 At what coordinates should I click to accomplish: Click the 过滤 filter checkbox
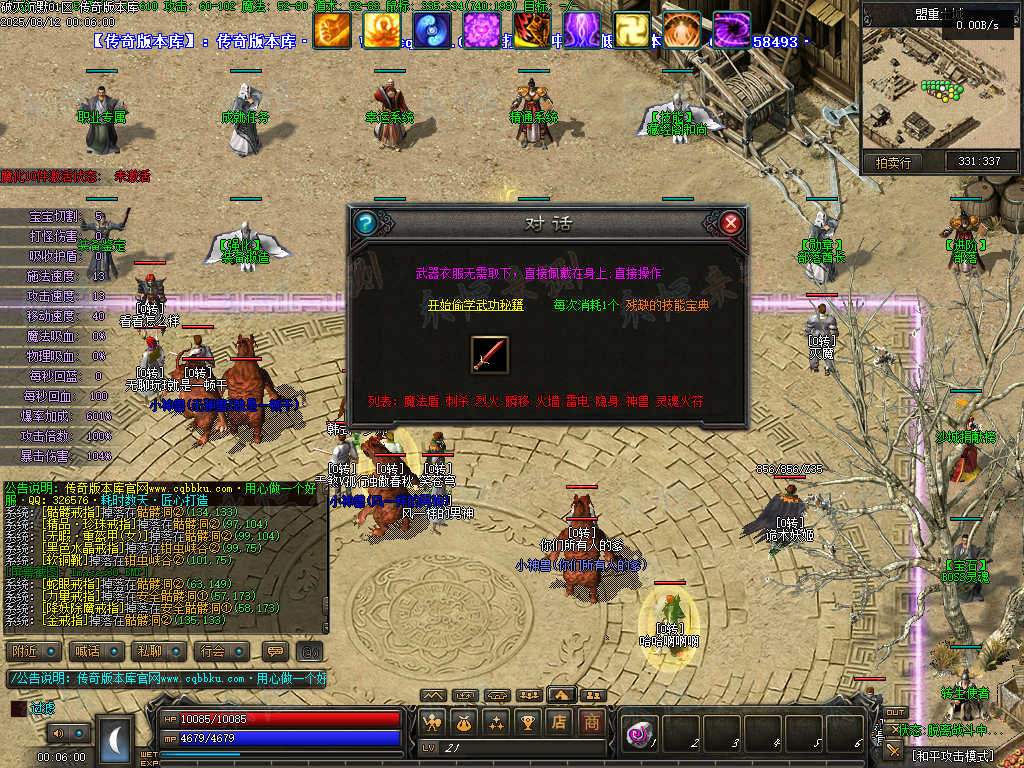[18, 708]
